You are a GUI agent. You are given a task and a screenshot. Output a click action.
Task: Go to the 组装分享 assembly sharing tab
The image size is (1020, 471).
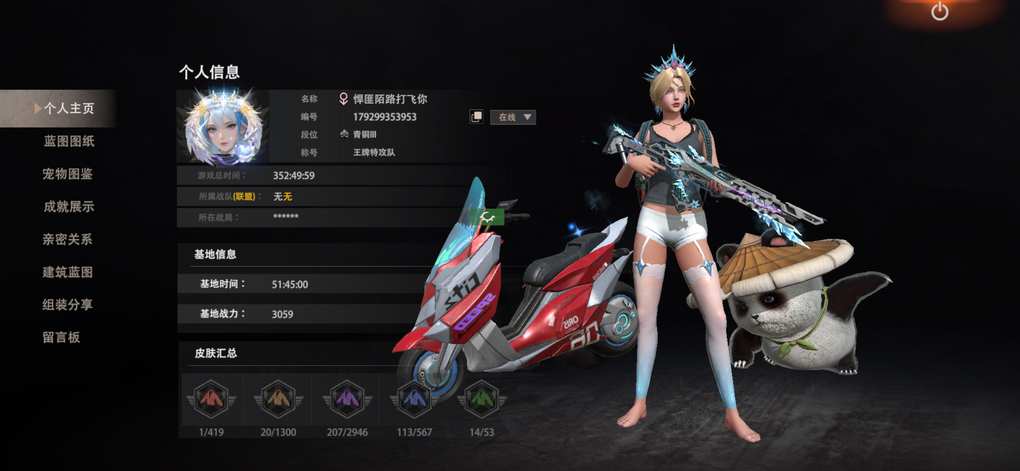click(x=68, y=304)
